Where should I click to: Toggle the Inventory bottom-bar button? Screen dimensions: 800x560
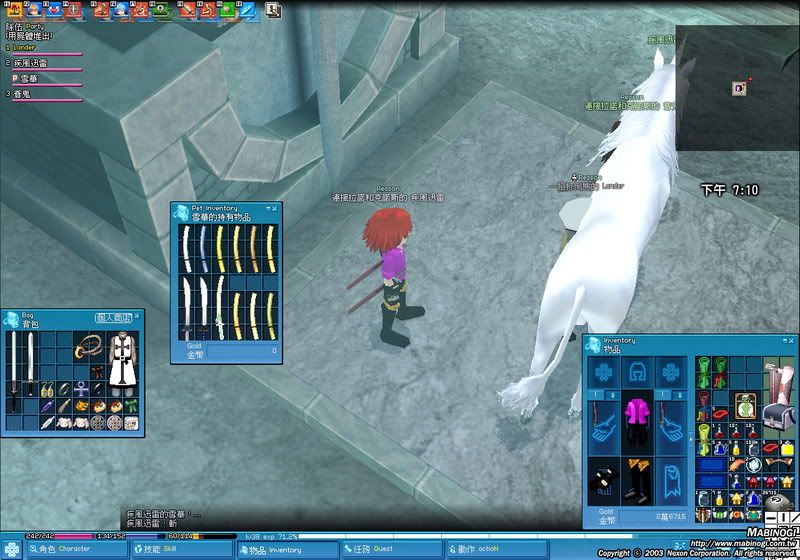tap(273, 549)
